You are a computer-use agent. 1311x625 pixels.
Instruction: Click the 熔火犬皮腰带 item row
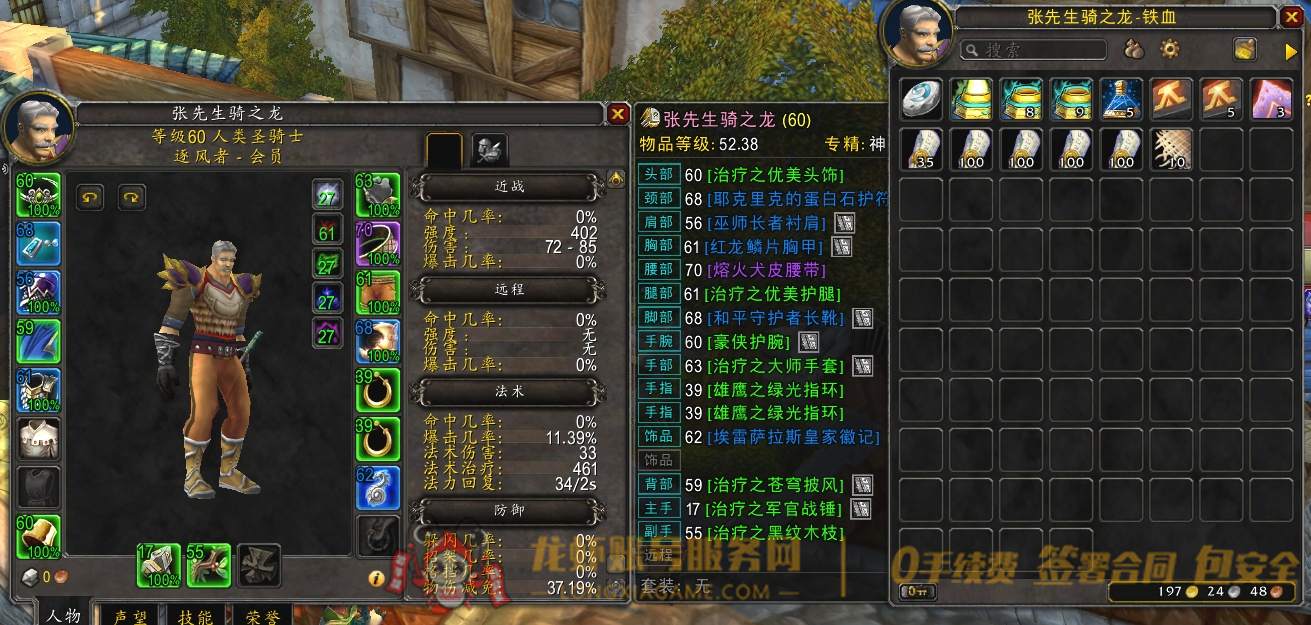point(768,270)
